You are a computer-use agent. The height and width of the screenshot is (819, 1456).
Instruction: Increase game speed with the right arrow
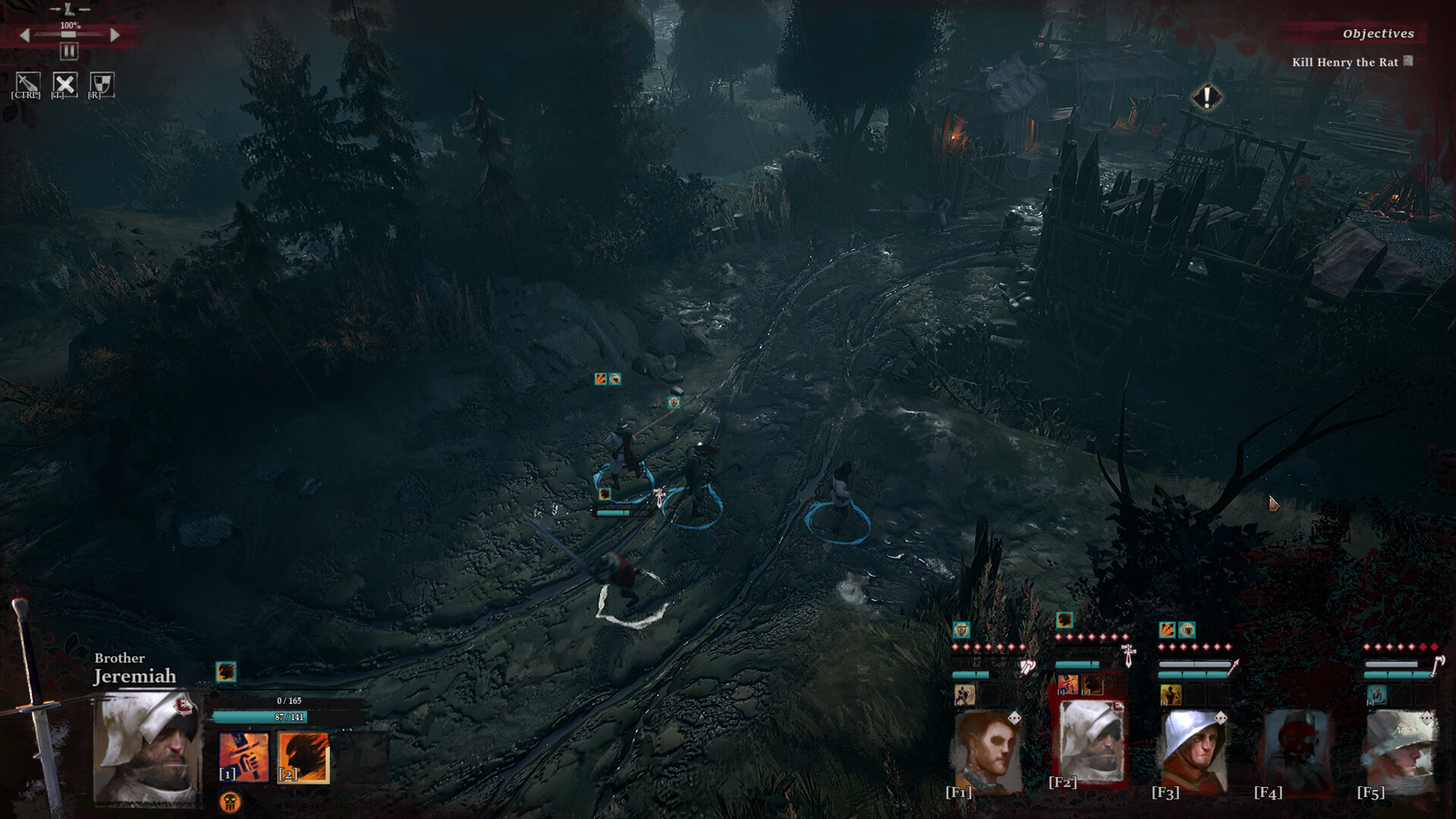[x=115, y=35]
